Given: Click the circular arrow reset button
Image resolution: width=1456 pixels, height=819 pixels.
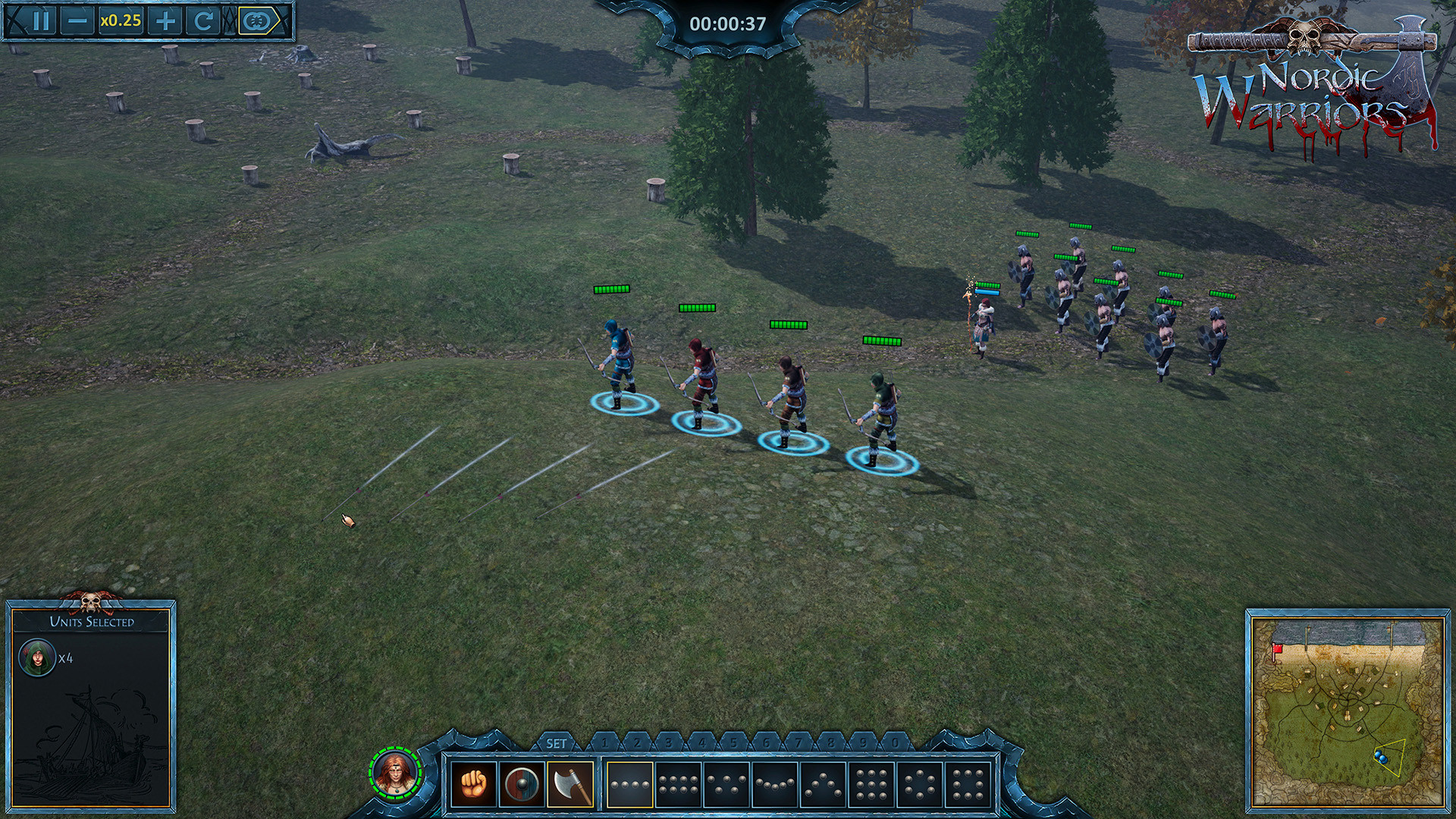Looking at the screenshot, I should 202,21.
